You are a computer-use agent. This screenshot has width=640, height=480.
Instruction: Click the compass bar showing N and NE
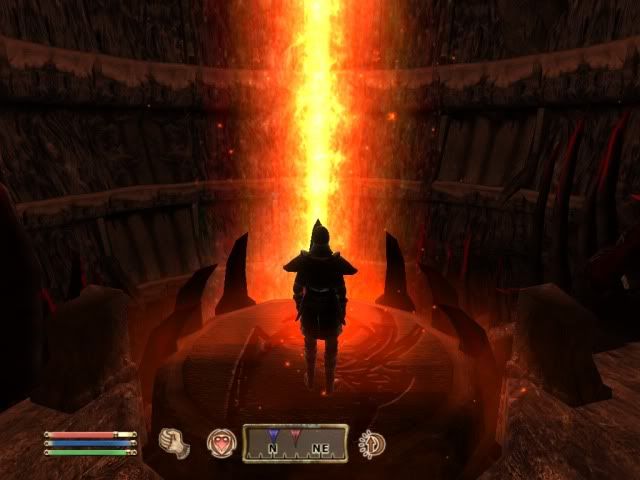tap(296, 442)
